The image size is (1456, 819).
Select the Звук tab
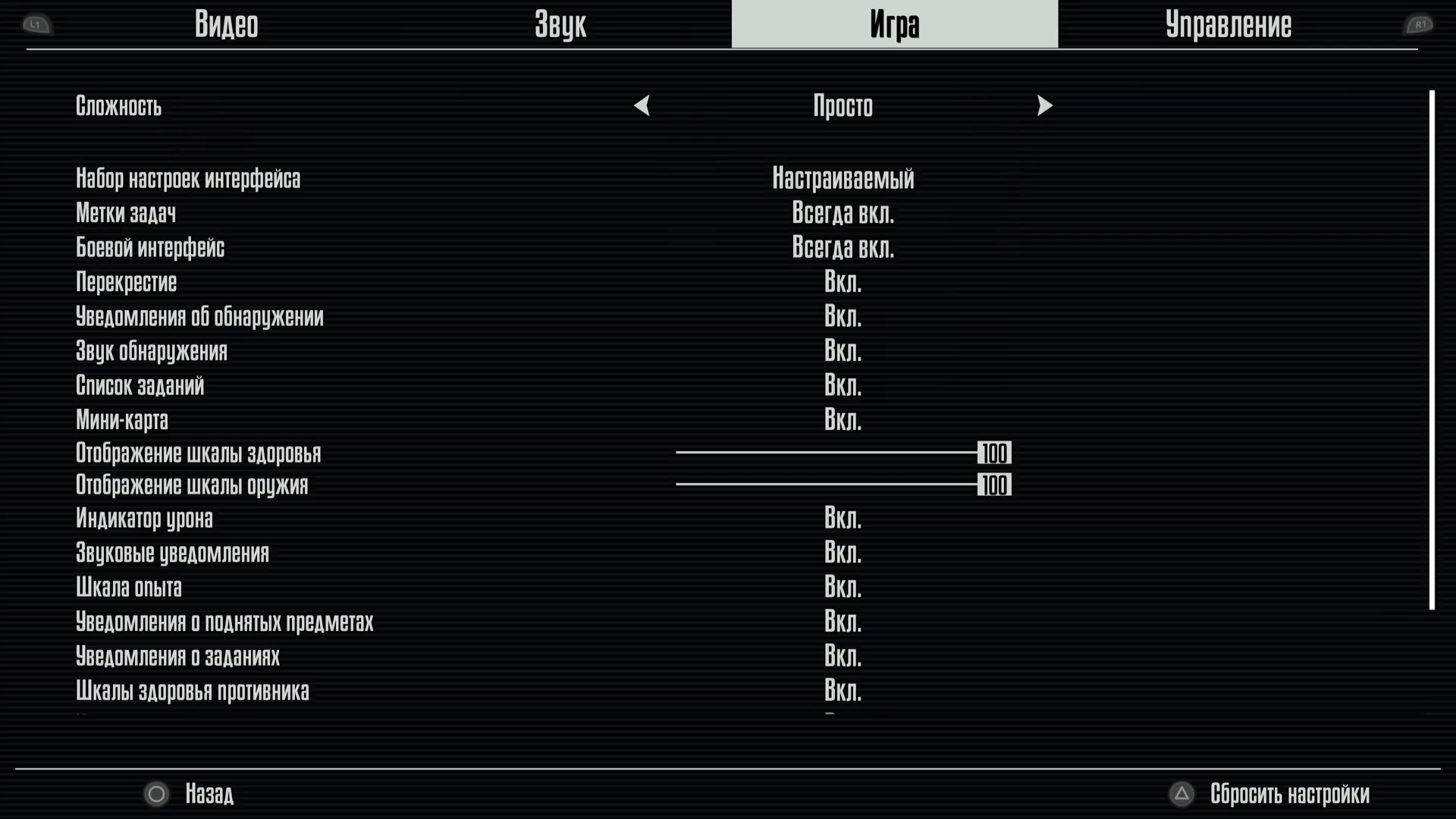click(x=561, y=24)
